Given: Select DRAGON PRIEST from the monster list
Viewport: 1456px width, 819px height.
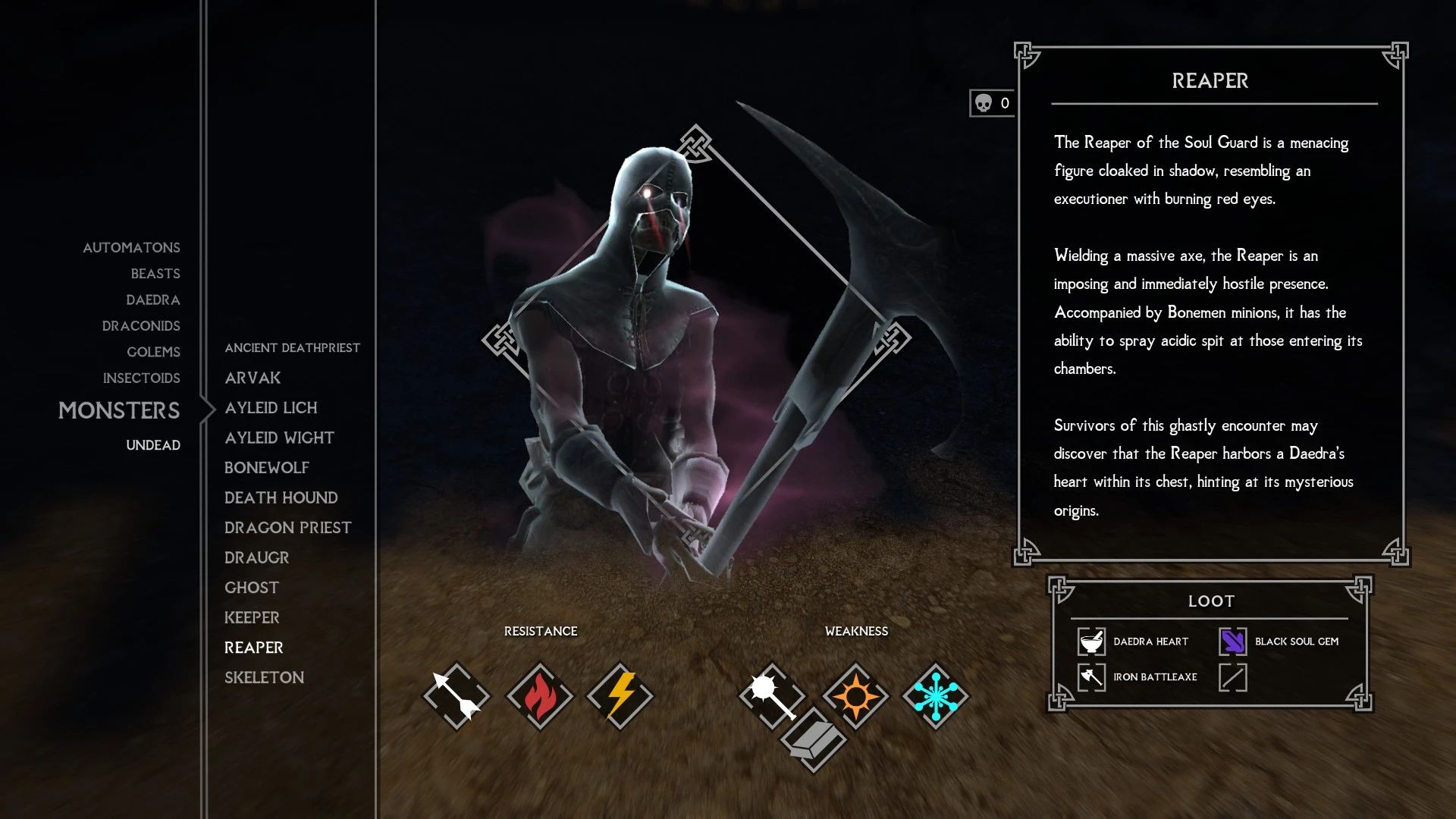Looking at the screenshot, I should [287, 527].
